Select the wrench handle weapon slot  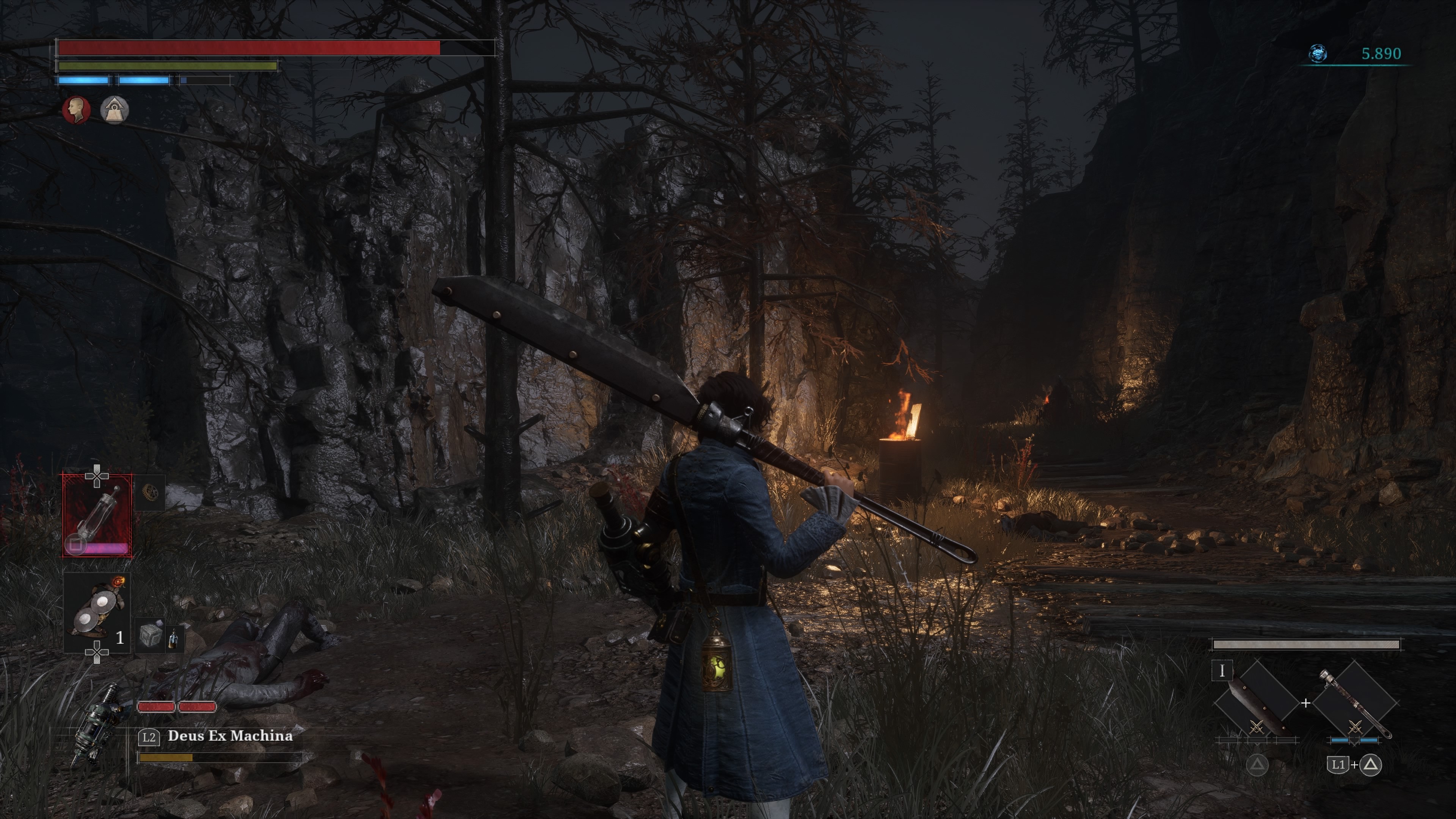[1356, 704]
